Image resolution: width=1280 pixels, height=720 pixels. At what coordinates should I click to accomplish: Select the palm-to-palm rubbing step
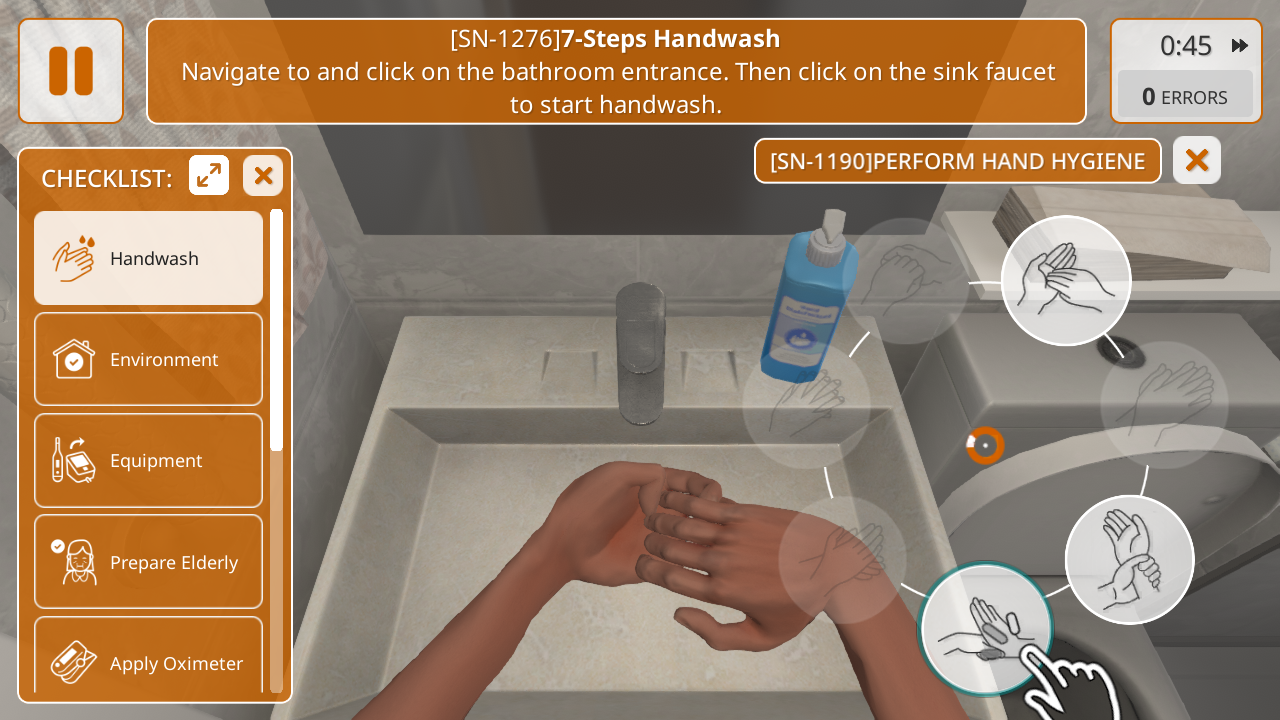[x=1066, y=280]
